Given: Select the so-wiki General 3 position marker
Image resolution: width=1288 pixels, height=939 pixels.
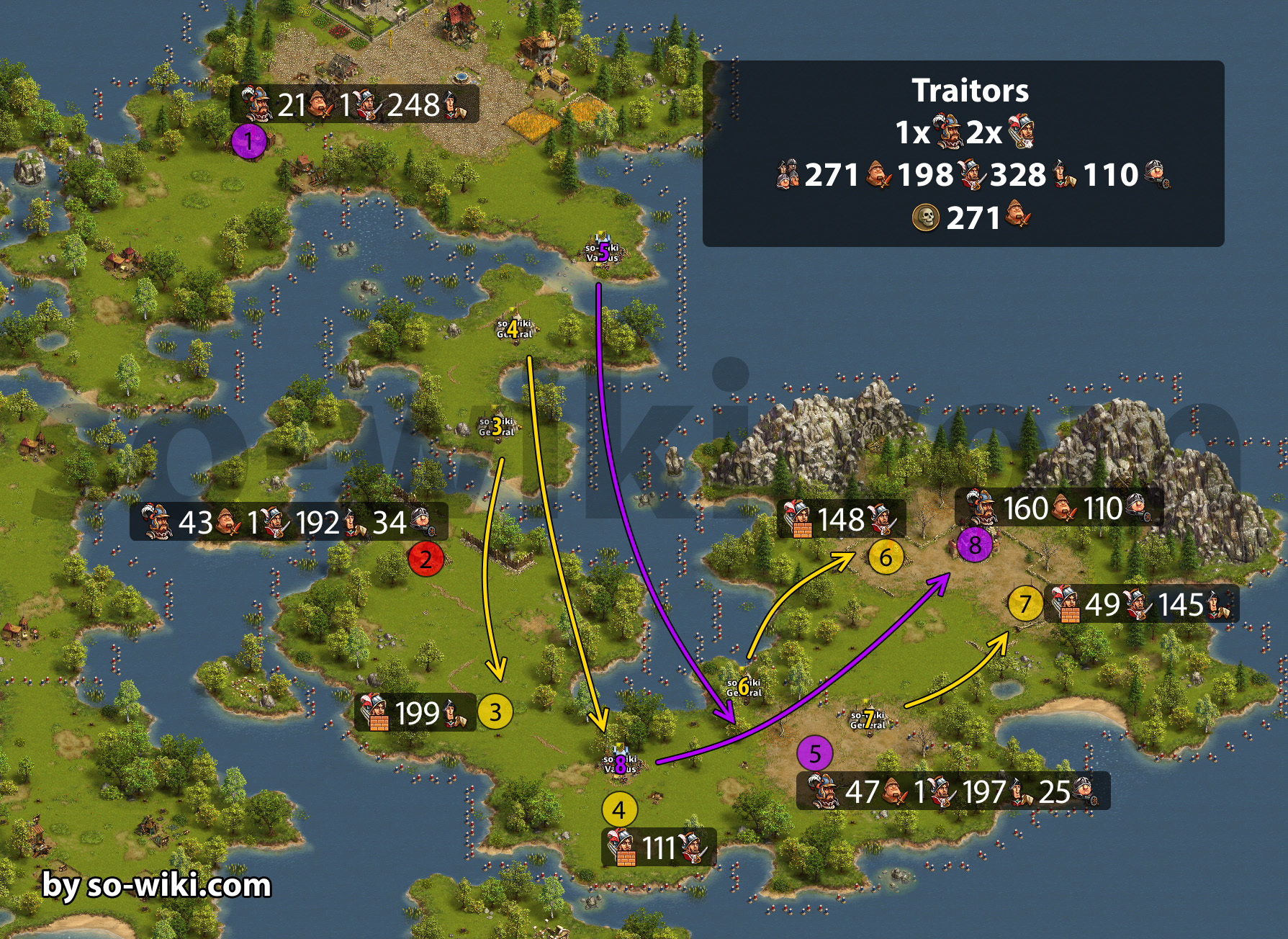Looking at the screenshot, I should [x=497, y=427].
